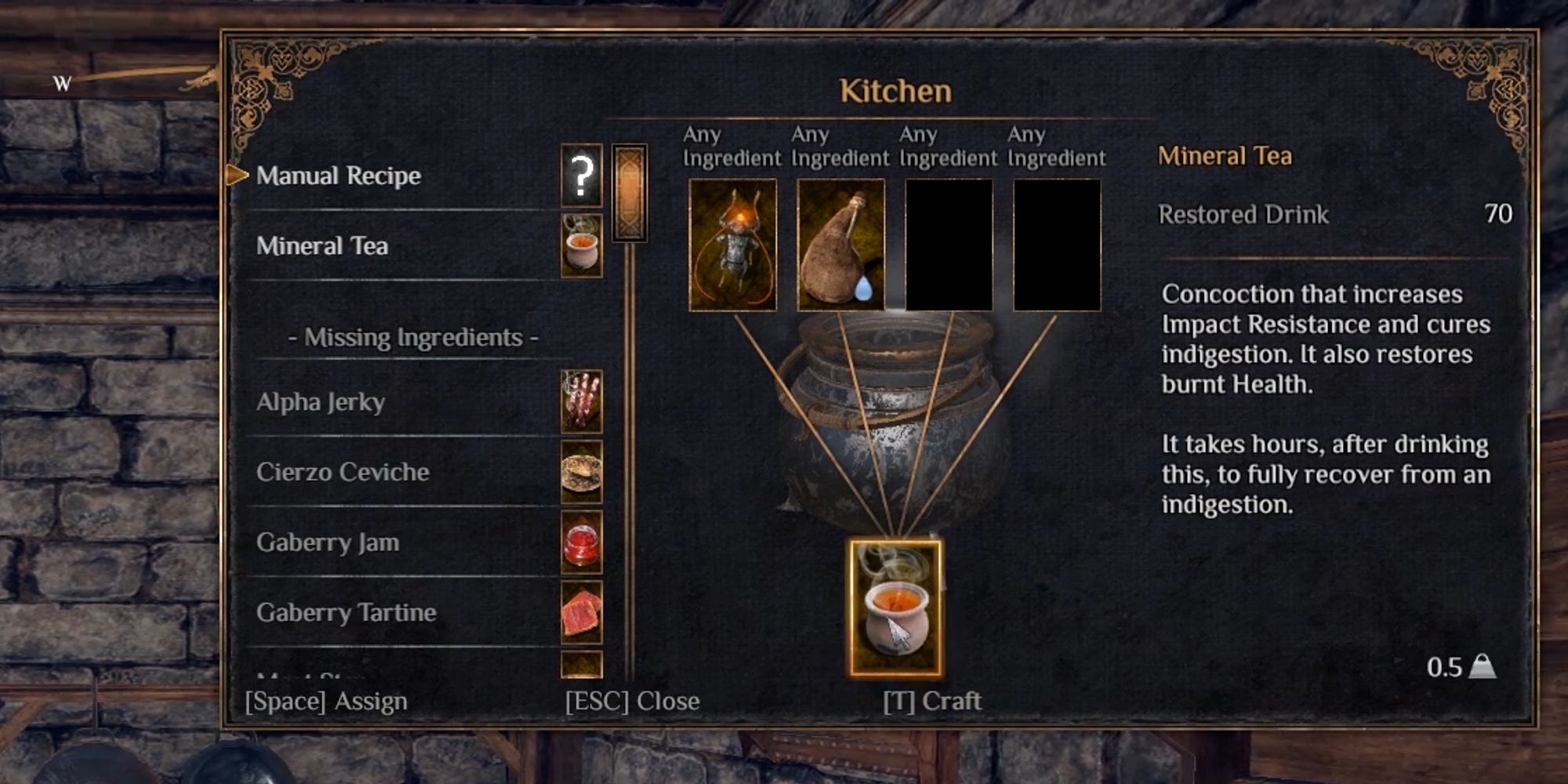
Task: Click the waterskin ingredient in the second slot
Action: pos(840,245)
